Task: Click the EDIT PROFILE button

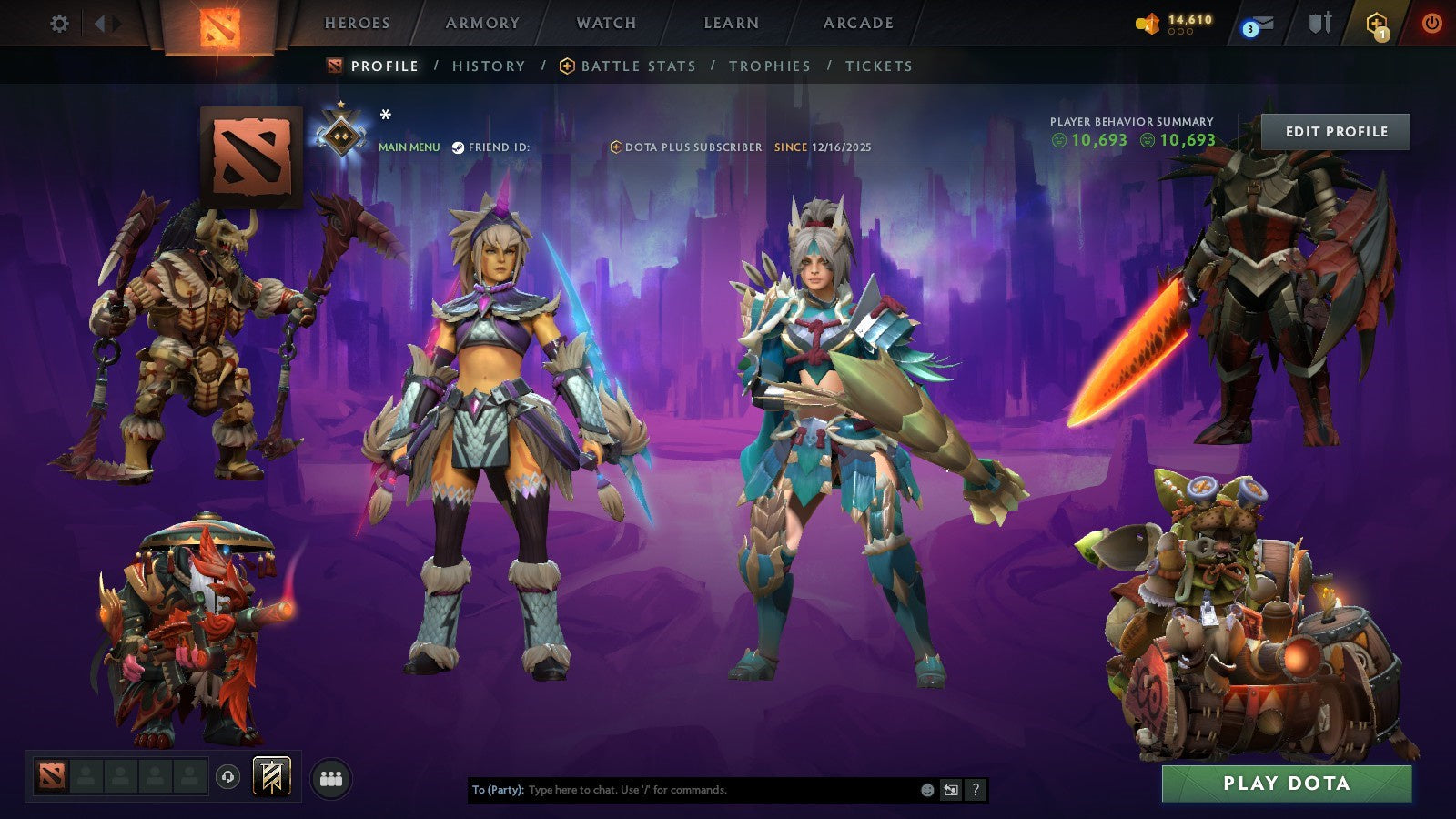Action: [x=1335, y=131]
